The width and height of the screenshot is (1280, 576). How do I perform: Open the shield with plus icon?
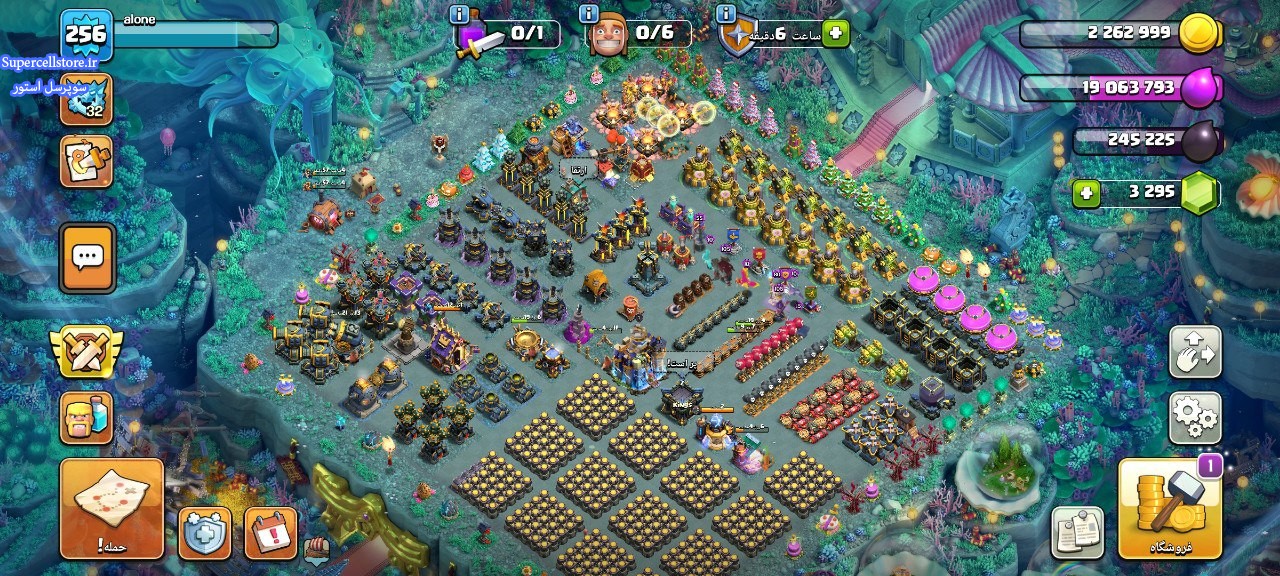point(205,533)
